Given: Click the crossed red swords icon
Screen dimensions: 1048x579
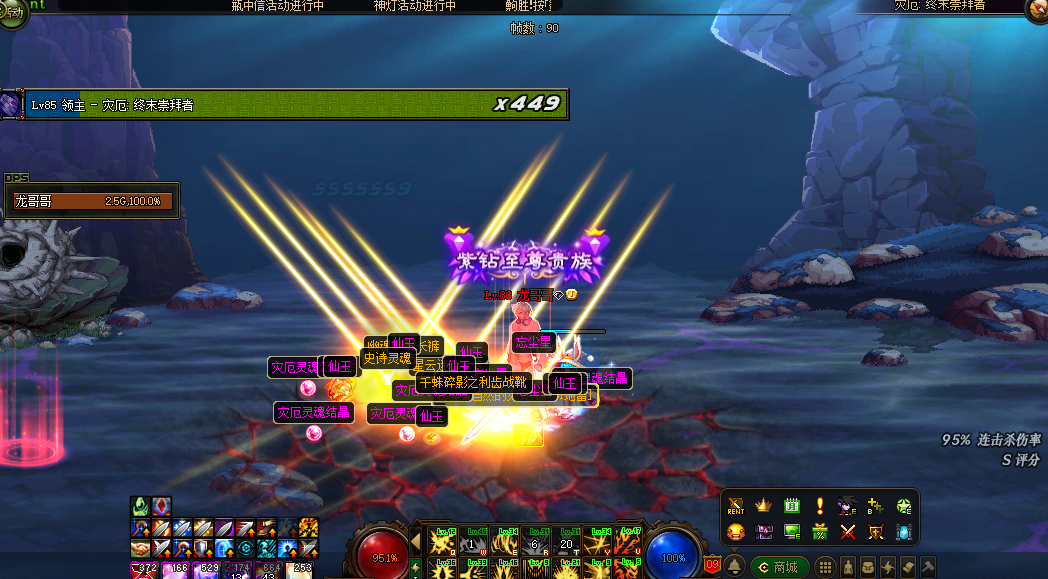Looking at the screenshot, I should pyautogui.click(x=848, y=532).
